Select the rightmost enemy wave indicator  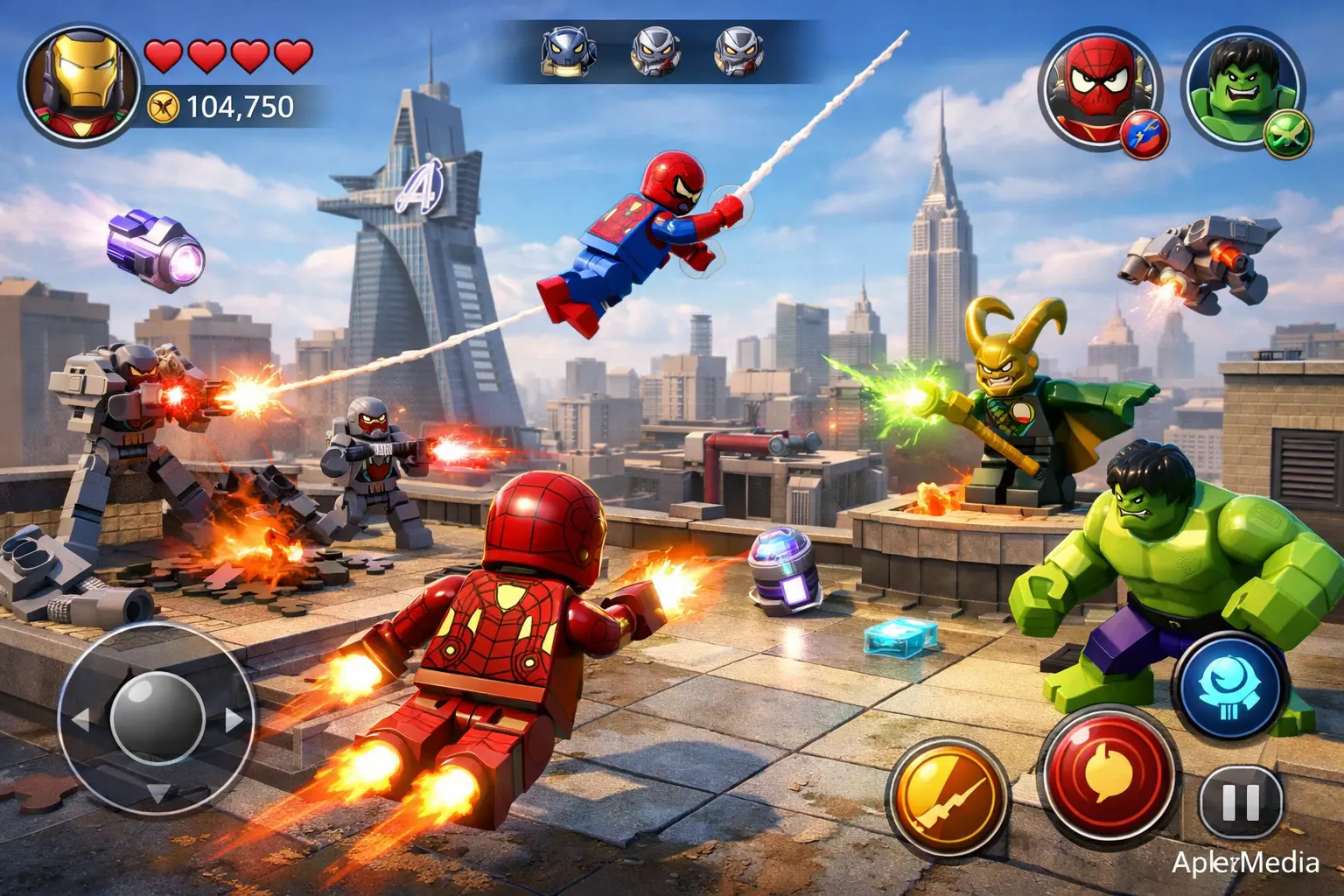tap(745, 51)
